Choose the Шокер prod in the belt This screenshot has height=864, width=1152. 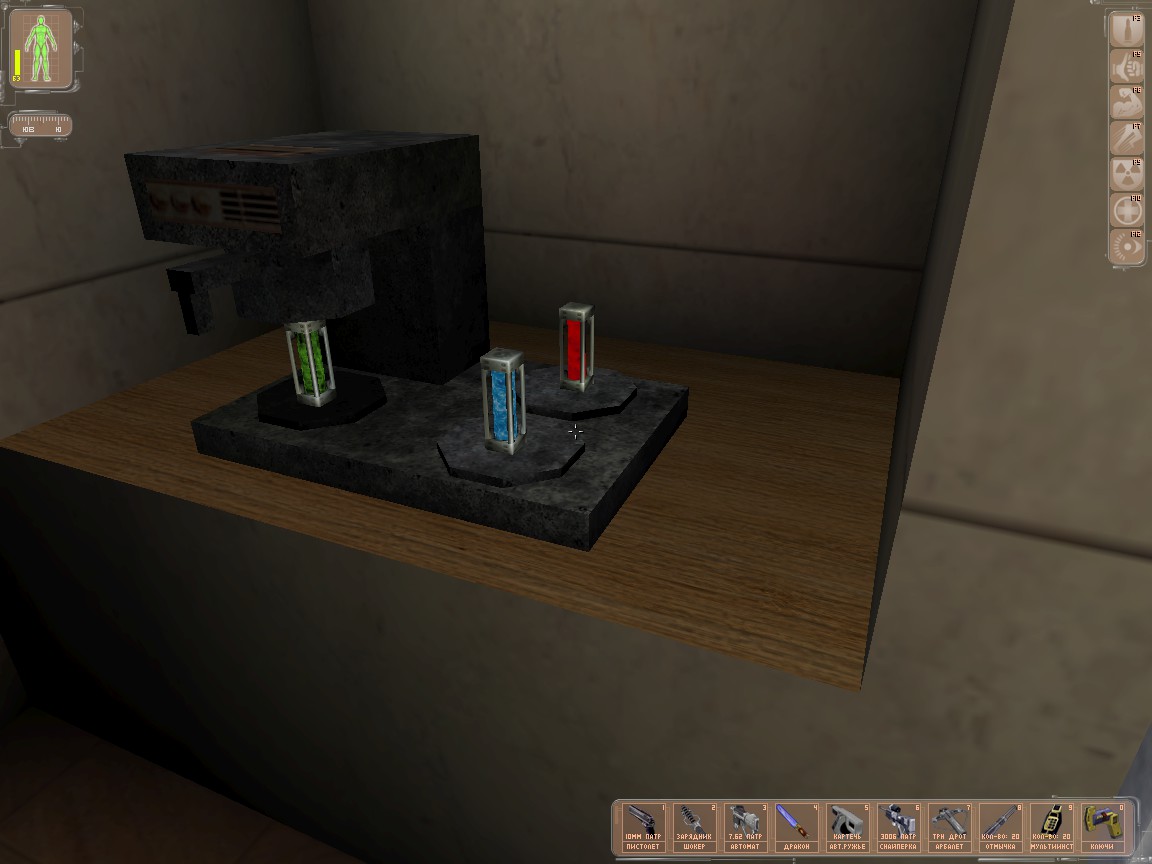click(695, 826)
